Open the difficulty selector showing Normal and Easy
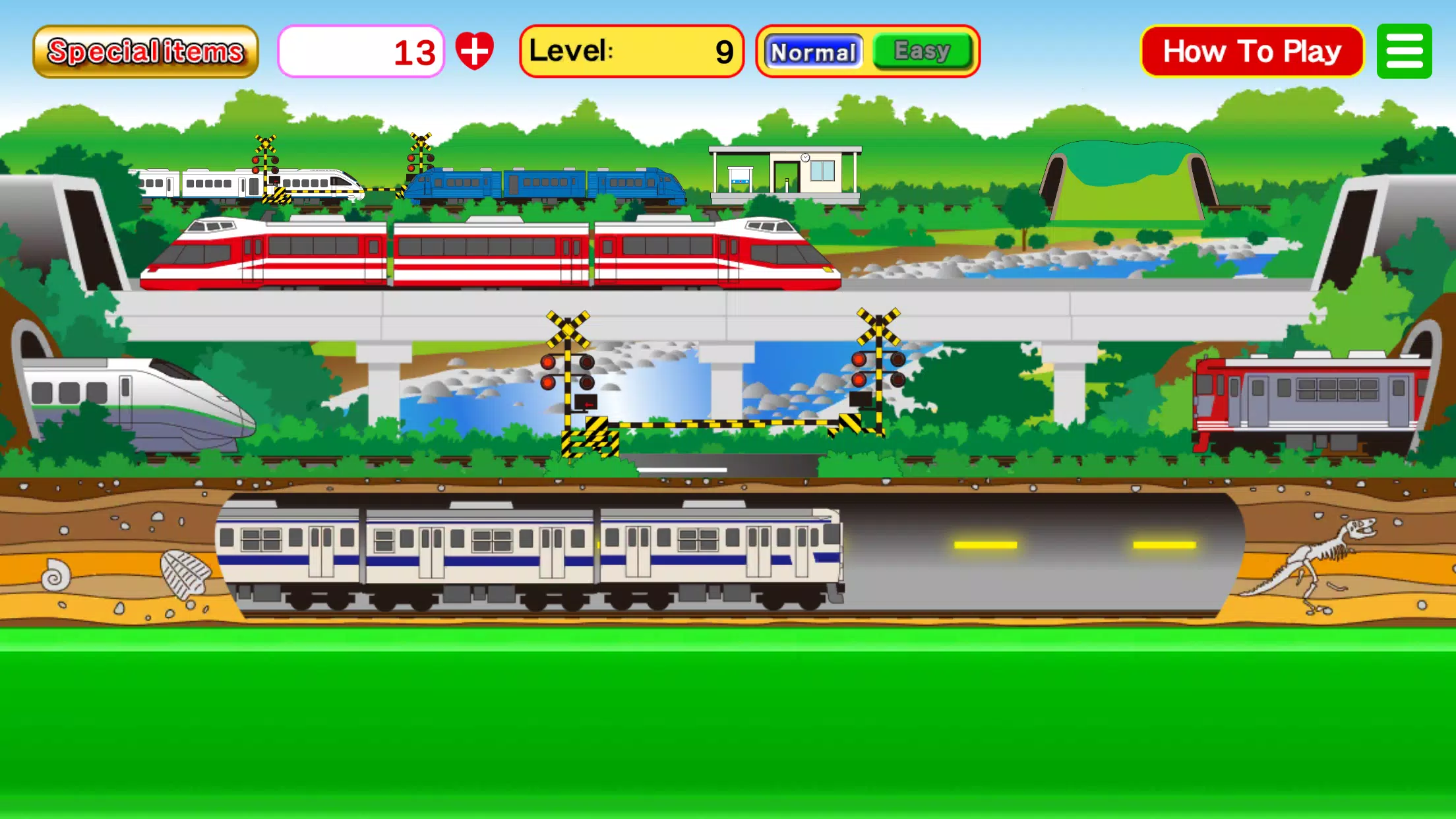1456x819 pixels. click(x=866, y=51)
